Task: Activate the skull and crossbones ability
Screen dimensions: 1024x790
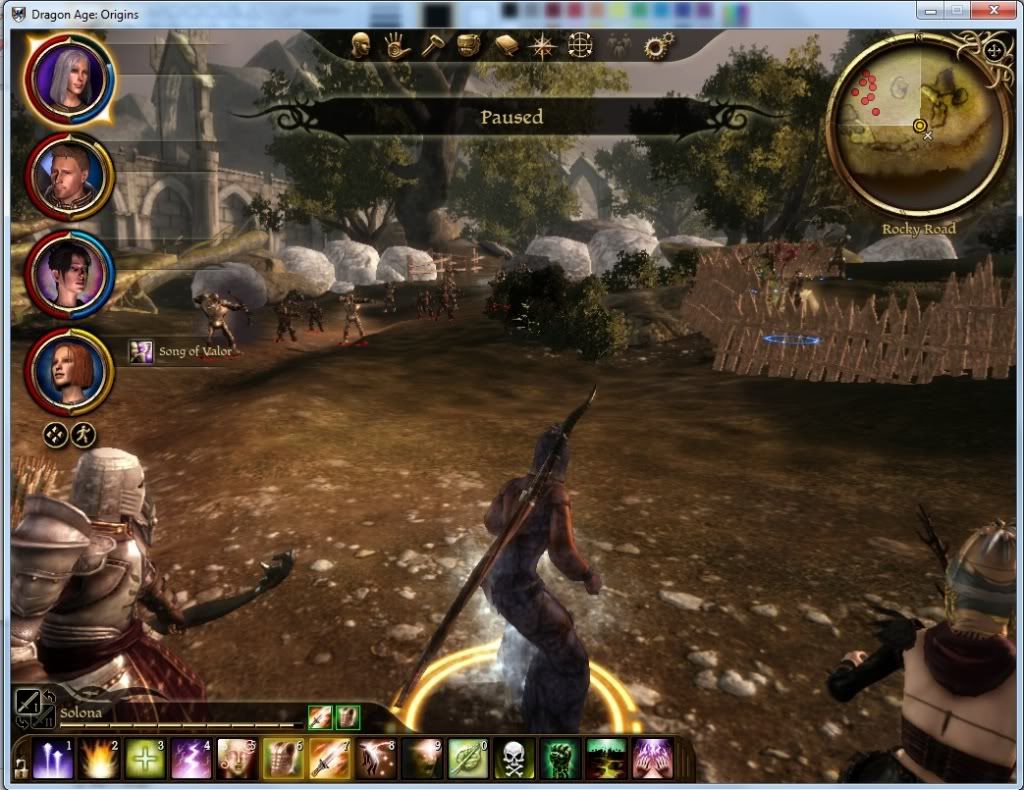Action: click(513, 760)
